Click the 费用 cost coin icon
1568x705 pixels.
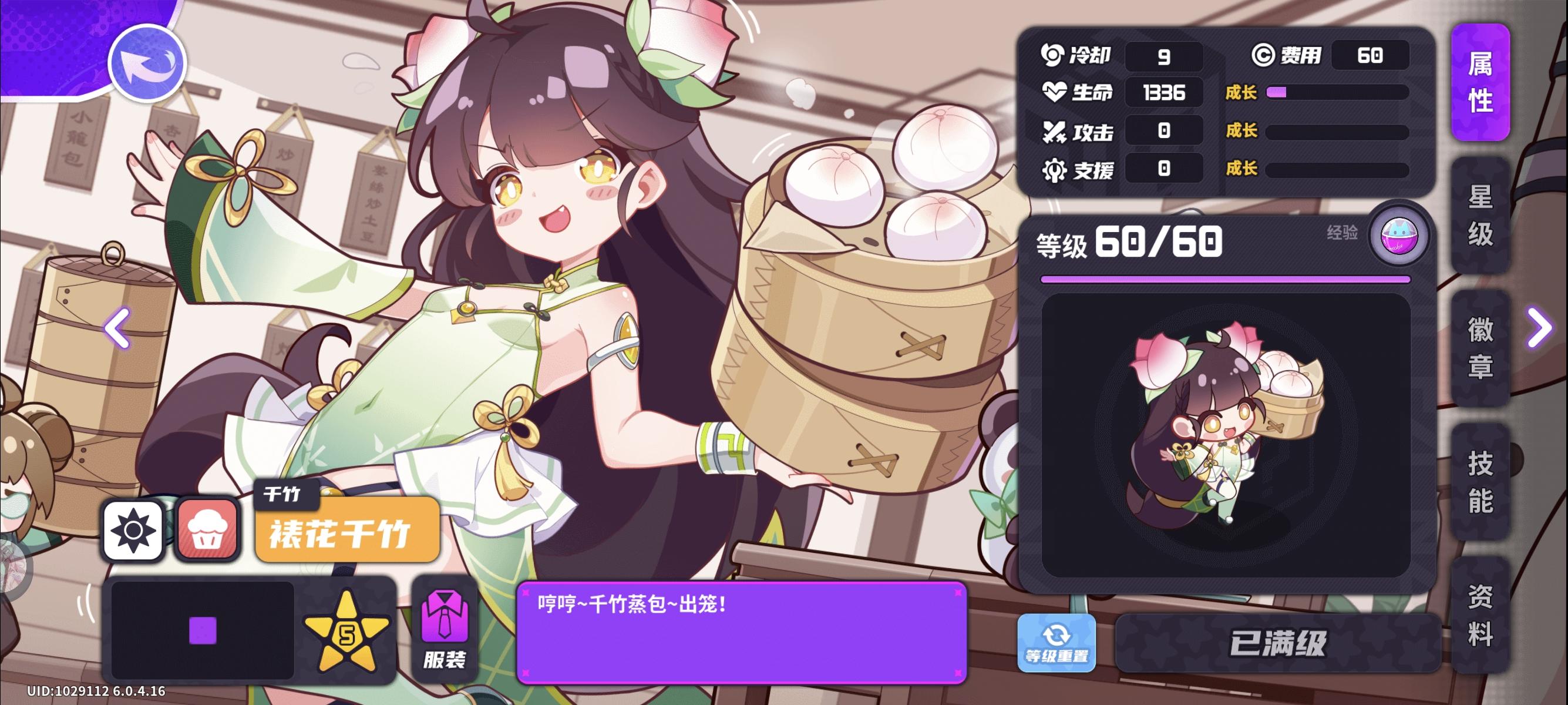point(1265,54)
